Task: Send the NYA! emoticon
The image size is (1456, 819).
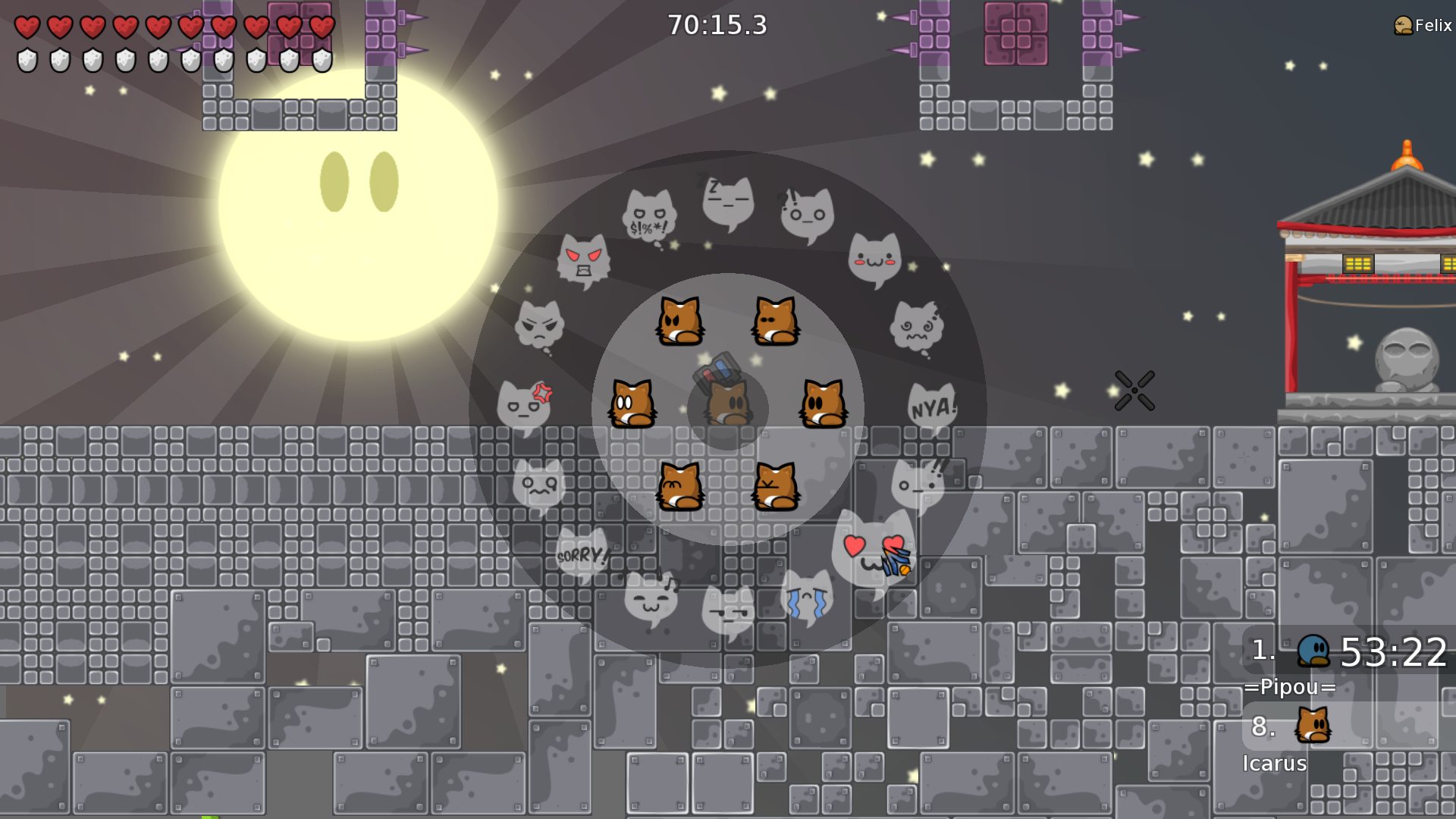Action: [x=932, y=408]
